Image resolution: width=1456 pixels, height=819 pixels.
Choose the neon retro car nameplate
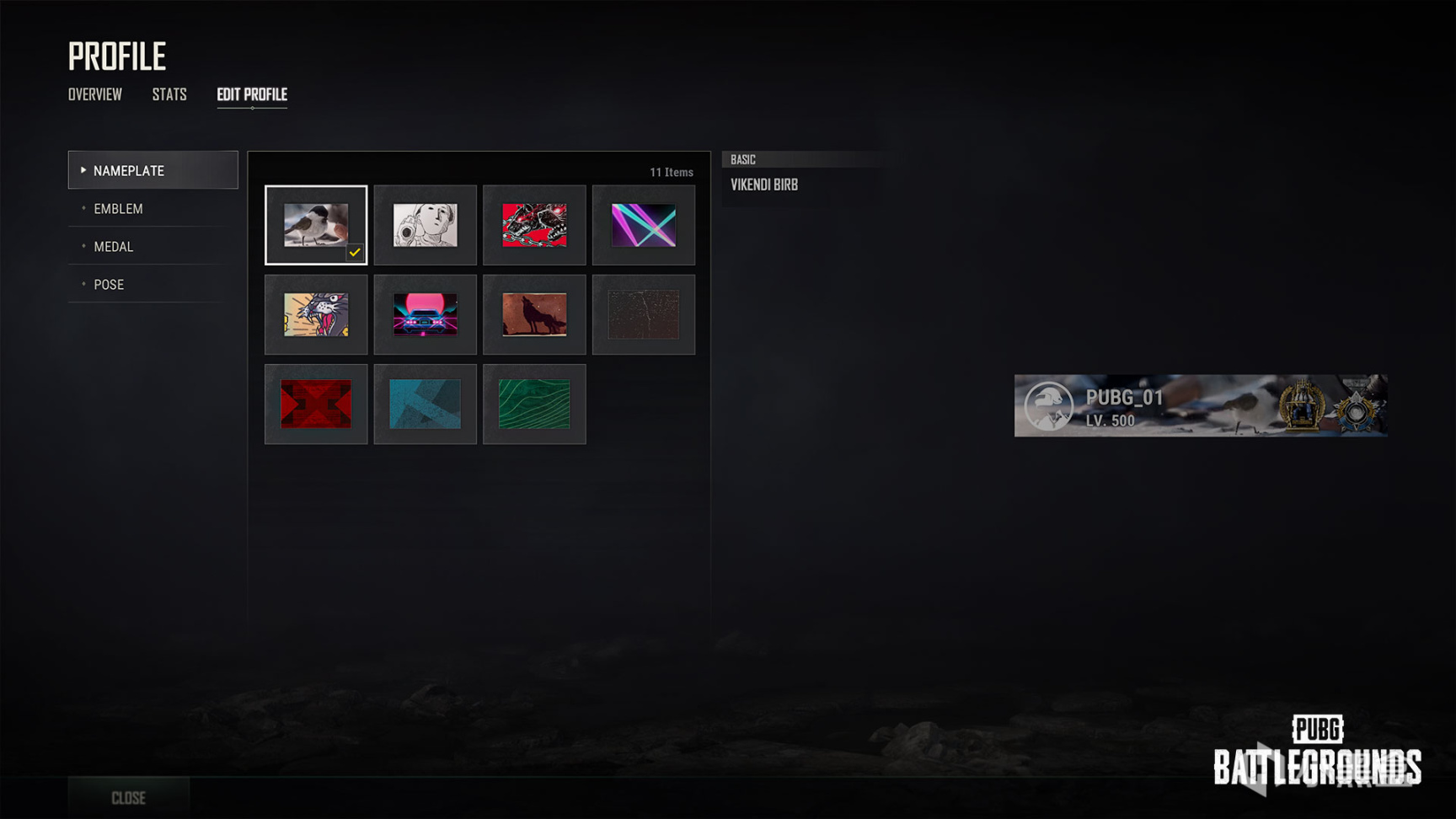point(426,314)
